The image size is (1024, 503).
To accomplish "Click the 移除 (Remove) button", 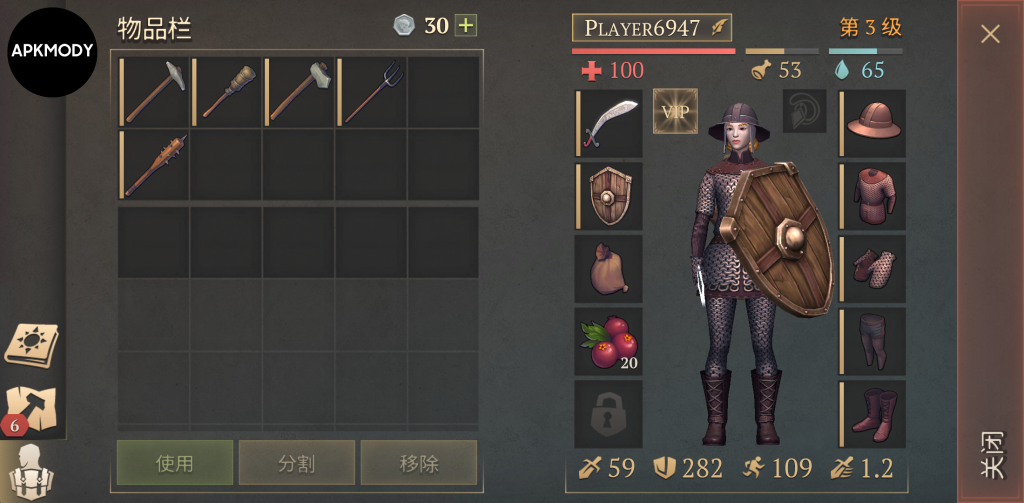I will (x=418, y=463).
